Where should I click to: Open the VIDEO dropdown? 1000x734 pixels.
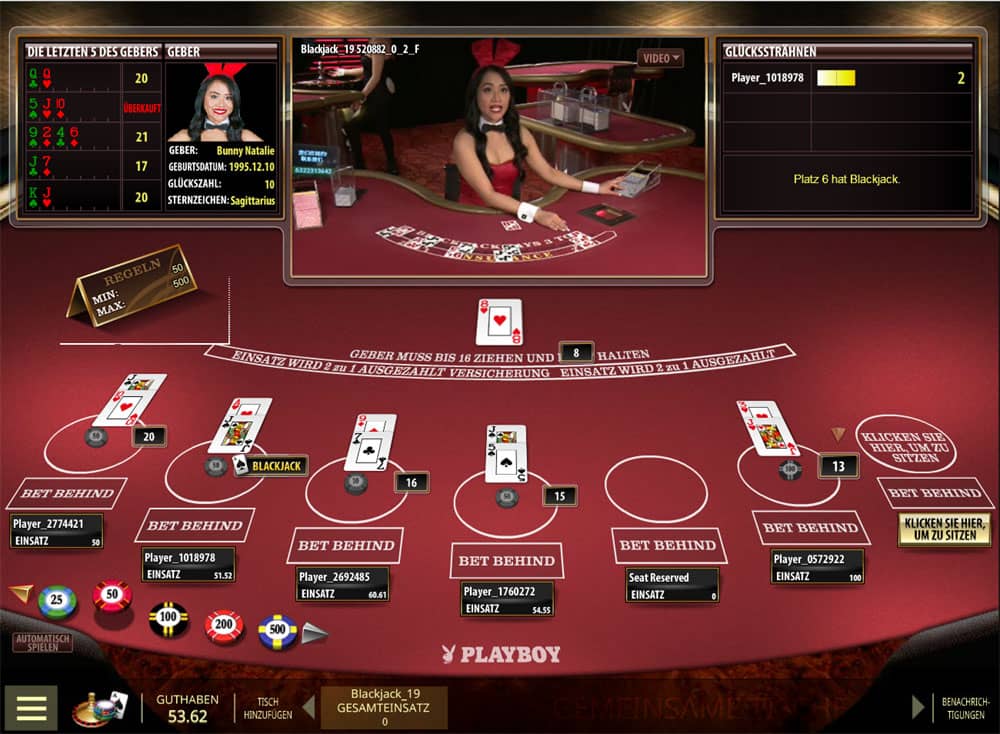[x=661, y=58]
